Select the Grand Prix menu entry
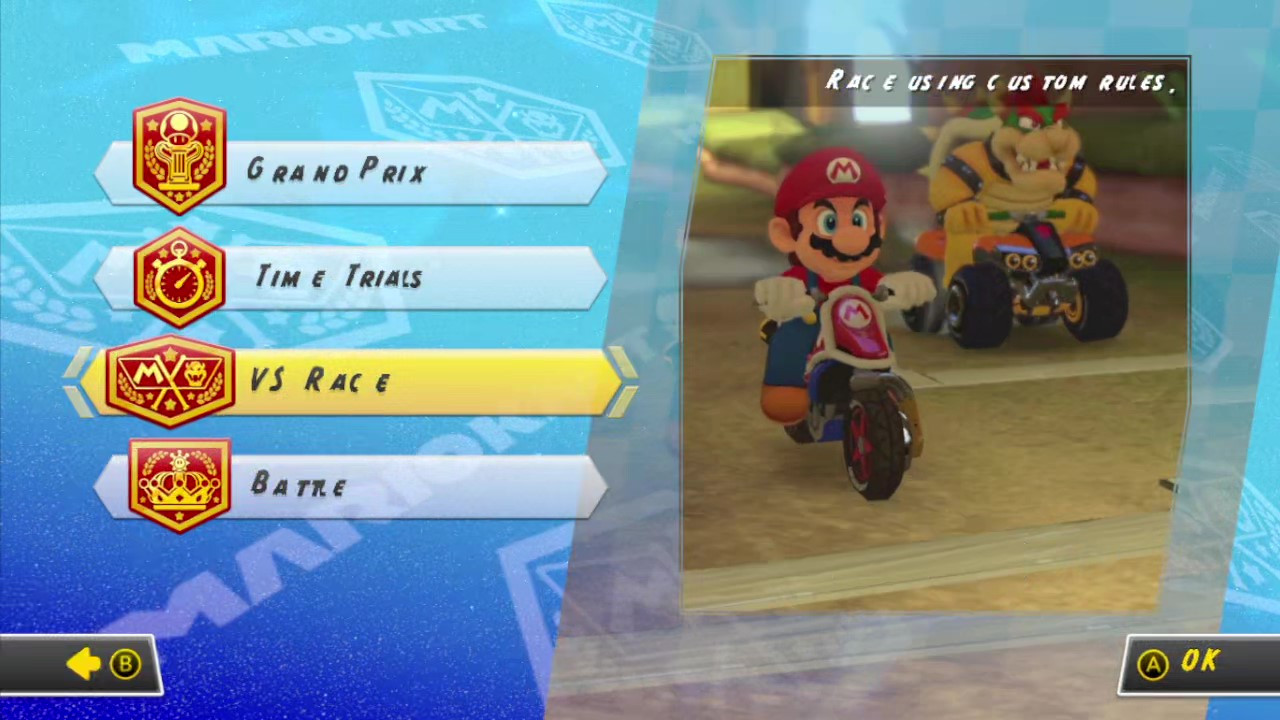Image resolution: width=1280 pixels, height=720 pixels. point(350,170)
